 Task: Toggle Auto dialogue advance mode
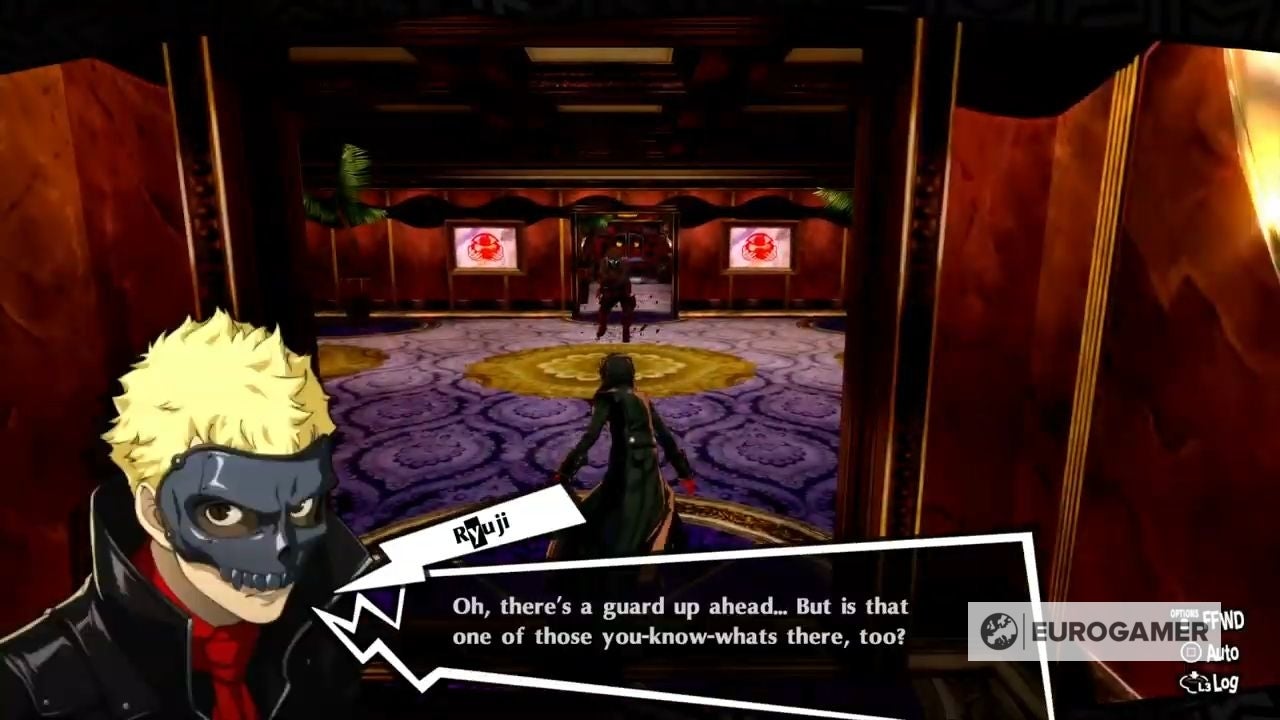tap(1222, 651)
